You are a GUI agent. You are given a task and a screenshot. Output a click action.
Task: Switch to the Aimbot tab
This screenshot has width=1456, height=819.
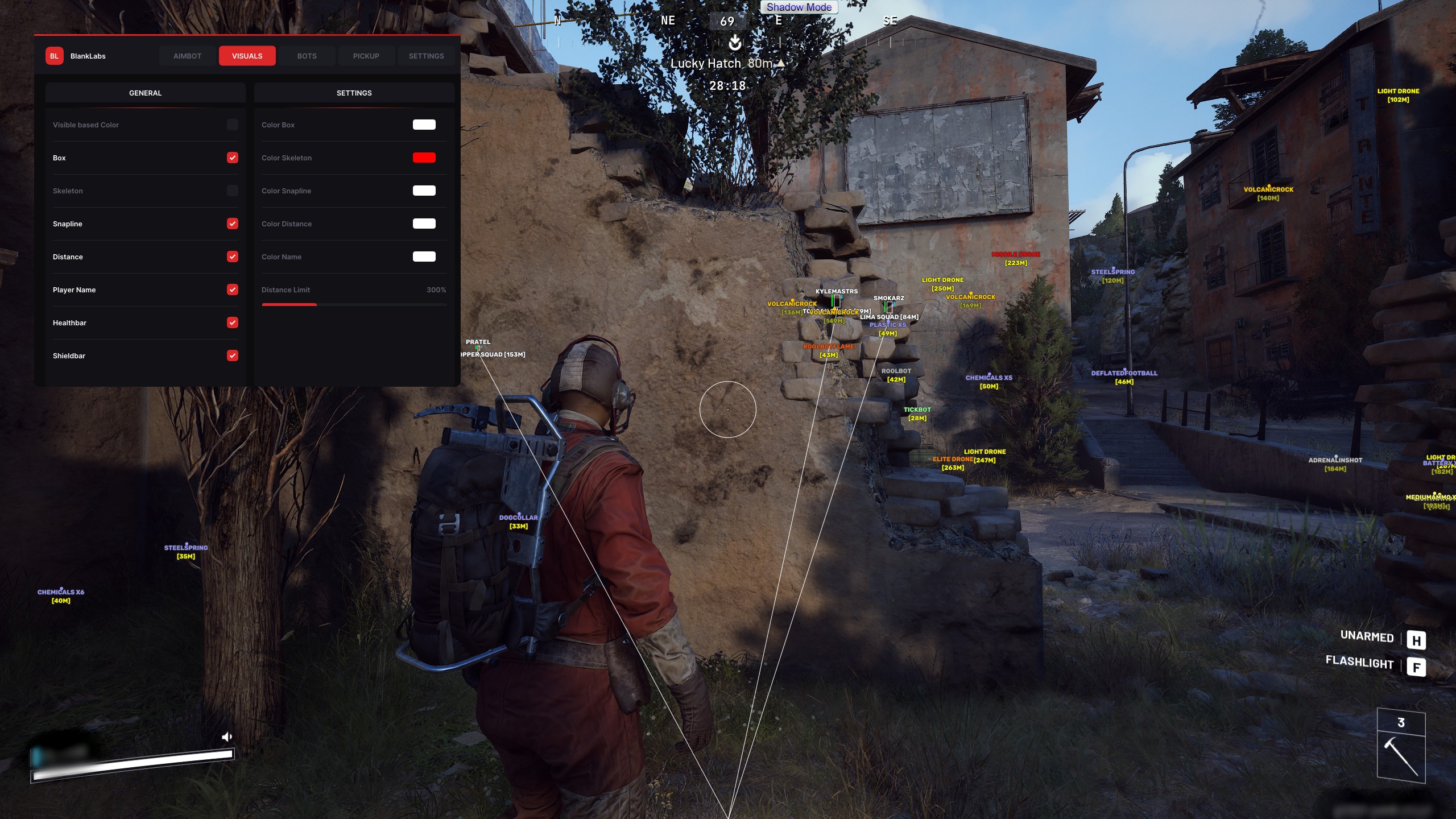[187, 56]
